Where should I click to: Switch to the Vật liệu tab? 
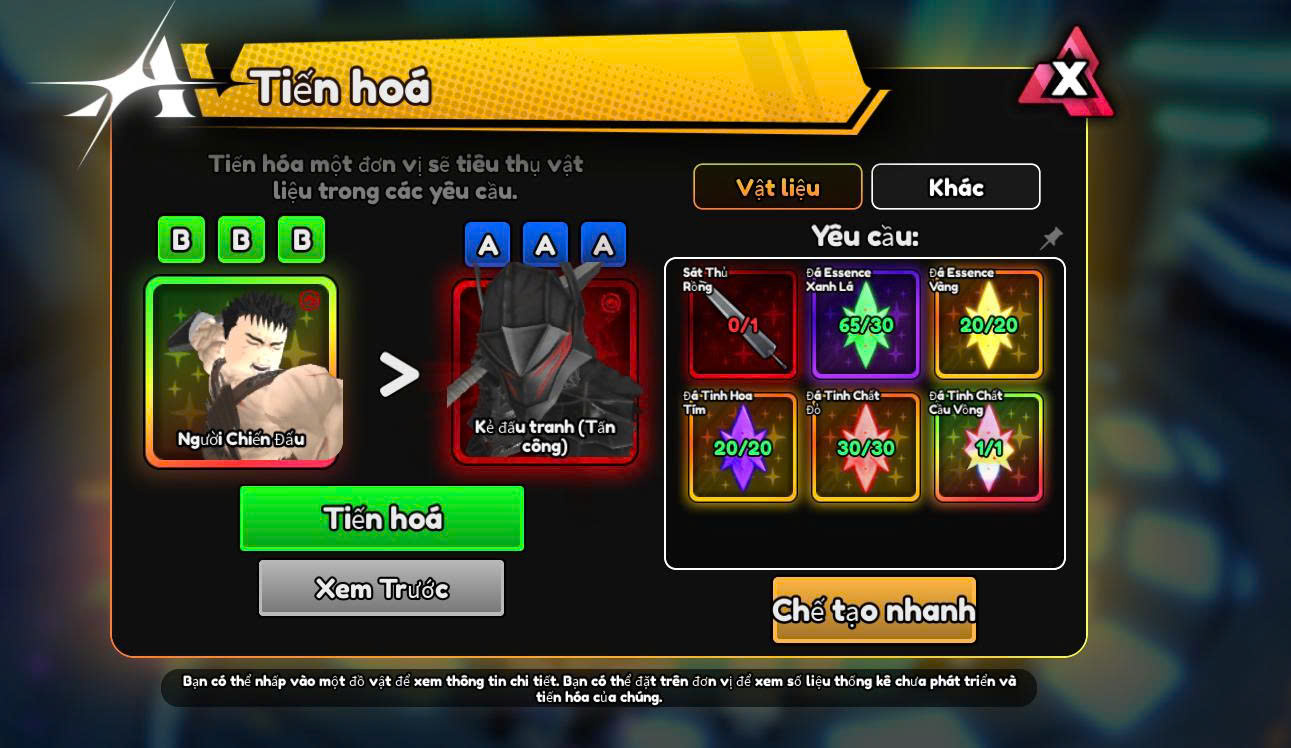coord(777,187)
